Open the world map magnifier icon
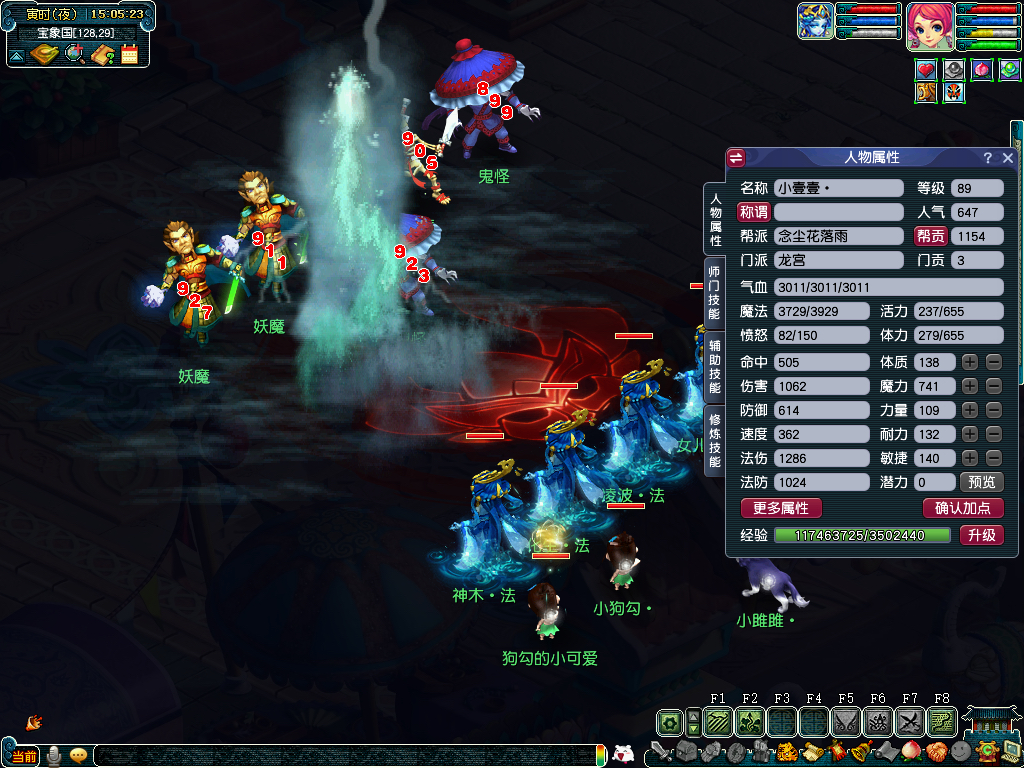This screenshot has width=1024, height=768. [74, 54]
